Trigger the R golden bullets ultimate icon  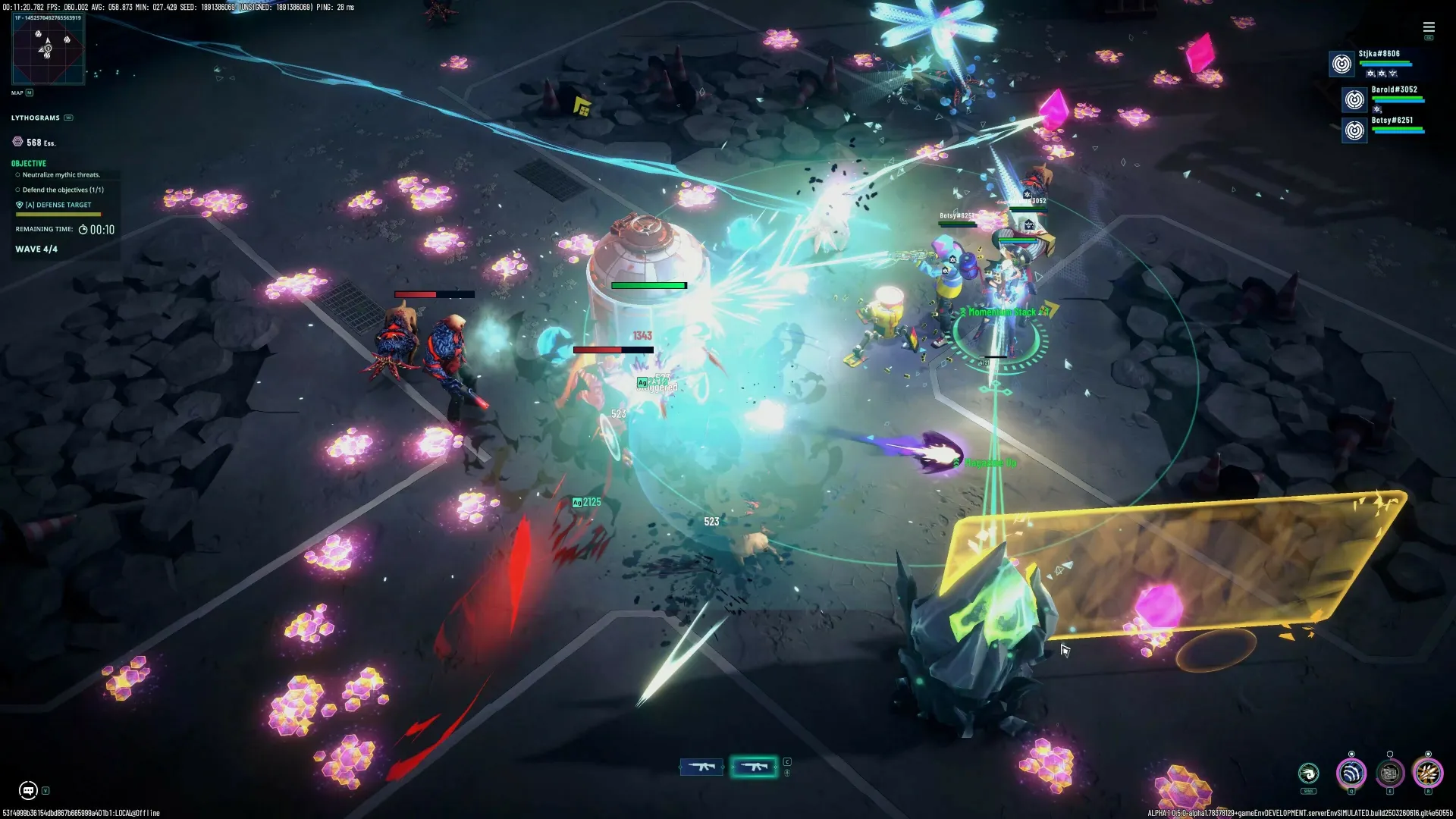pos(1429,773)
